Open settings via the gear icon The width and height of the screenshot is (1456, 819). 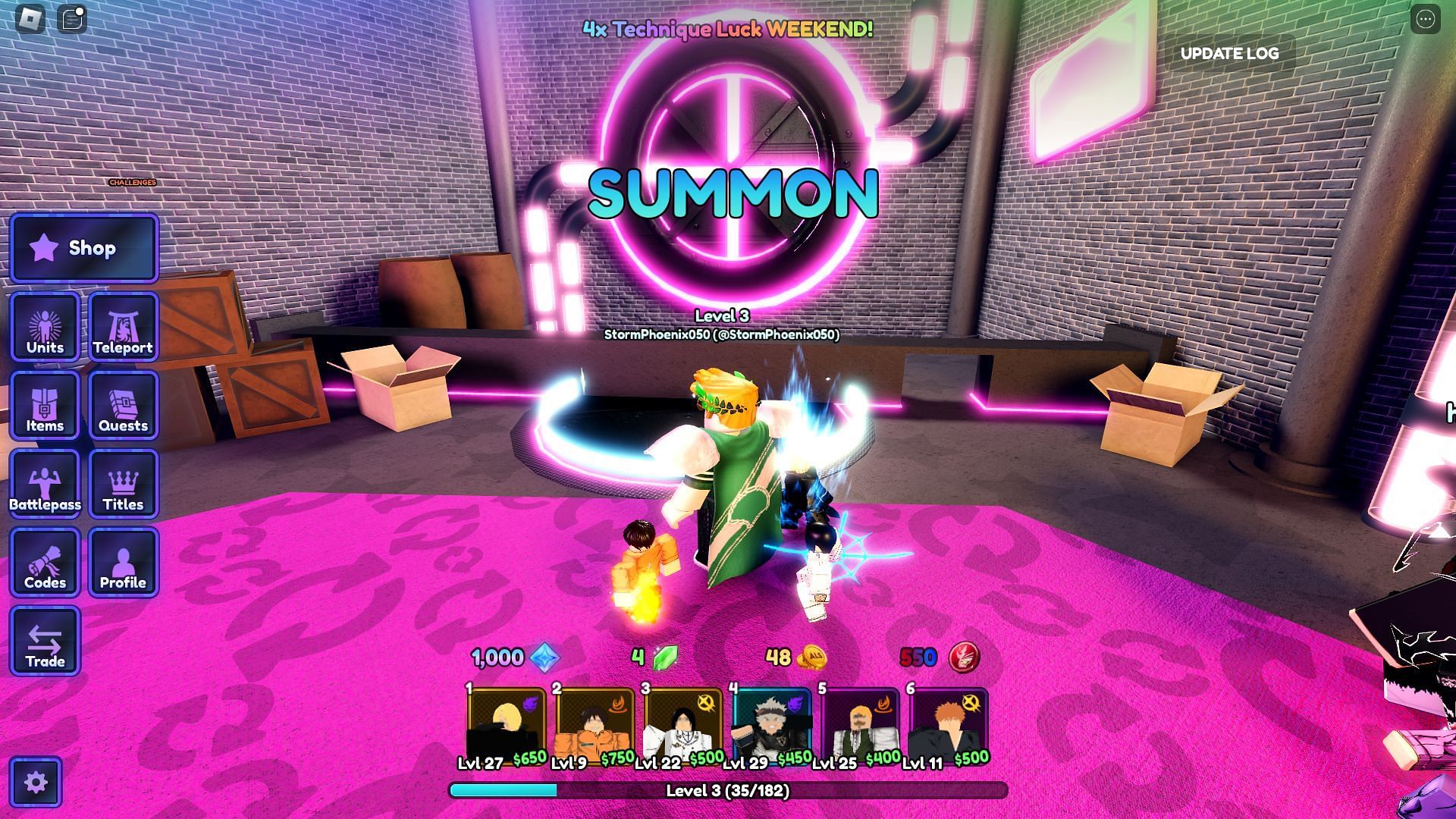click(x=36, y=782)
